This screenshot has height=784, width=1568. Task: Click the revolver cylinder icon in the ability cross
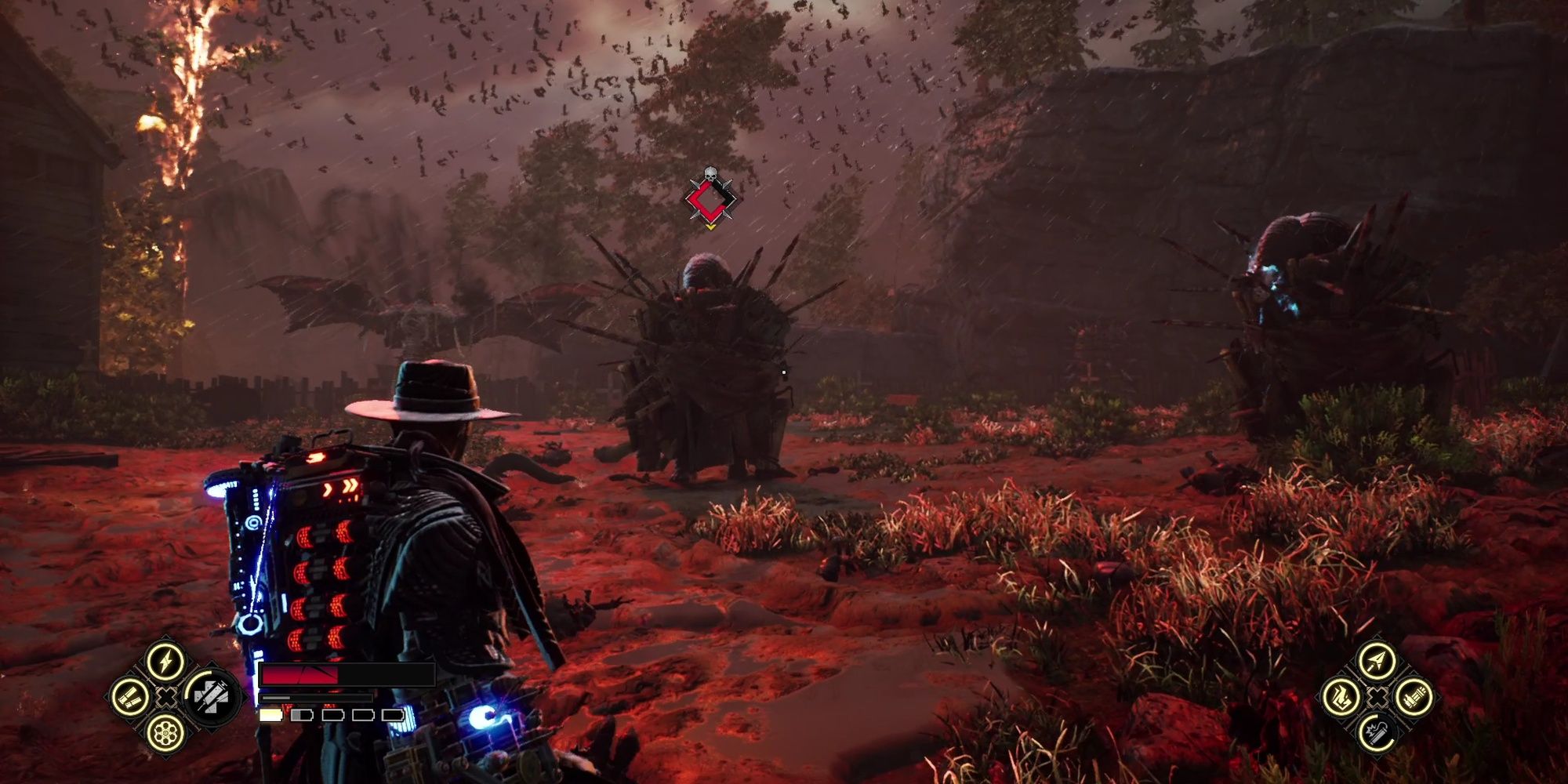click(165, 734)
